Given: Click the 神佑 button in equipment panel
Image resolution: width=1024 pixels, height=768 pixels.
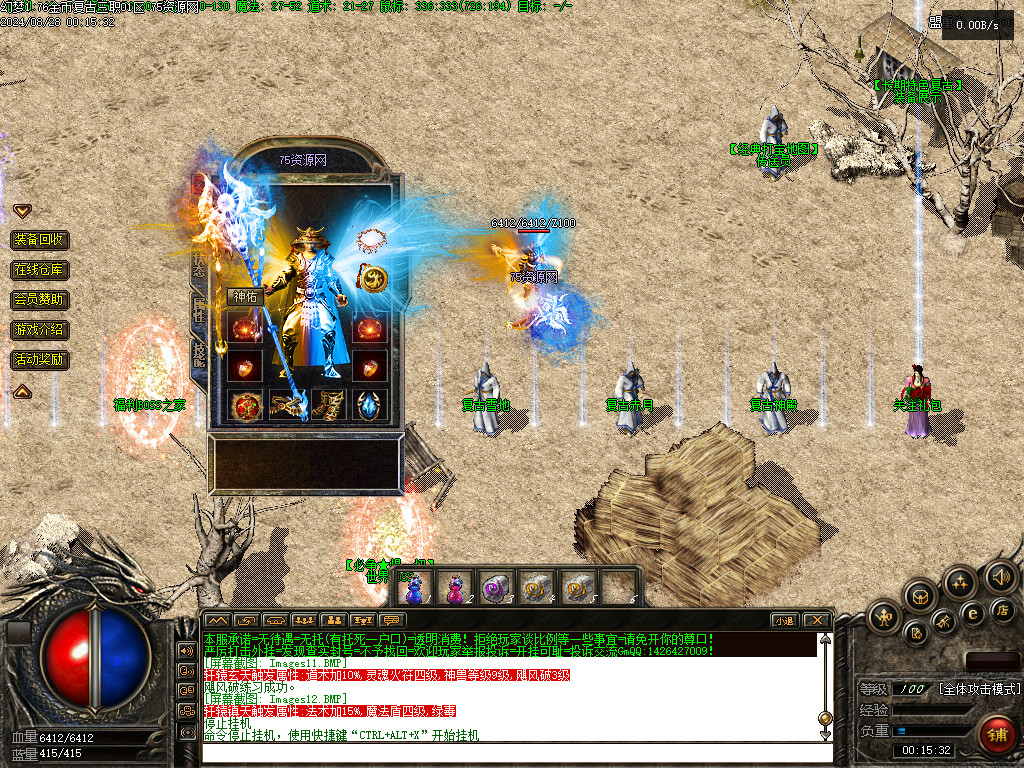Looking at the screenshot, I should 246,296.
